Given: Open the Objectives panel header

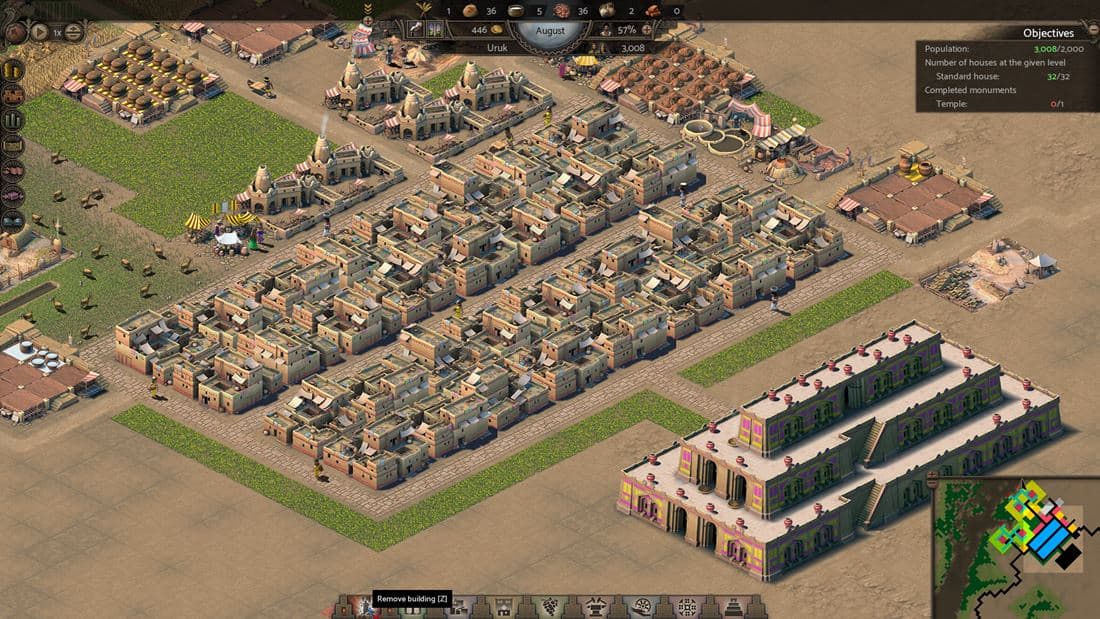Looking at the screenshot, I should click(x=1047, y=33).
